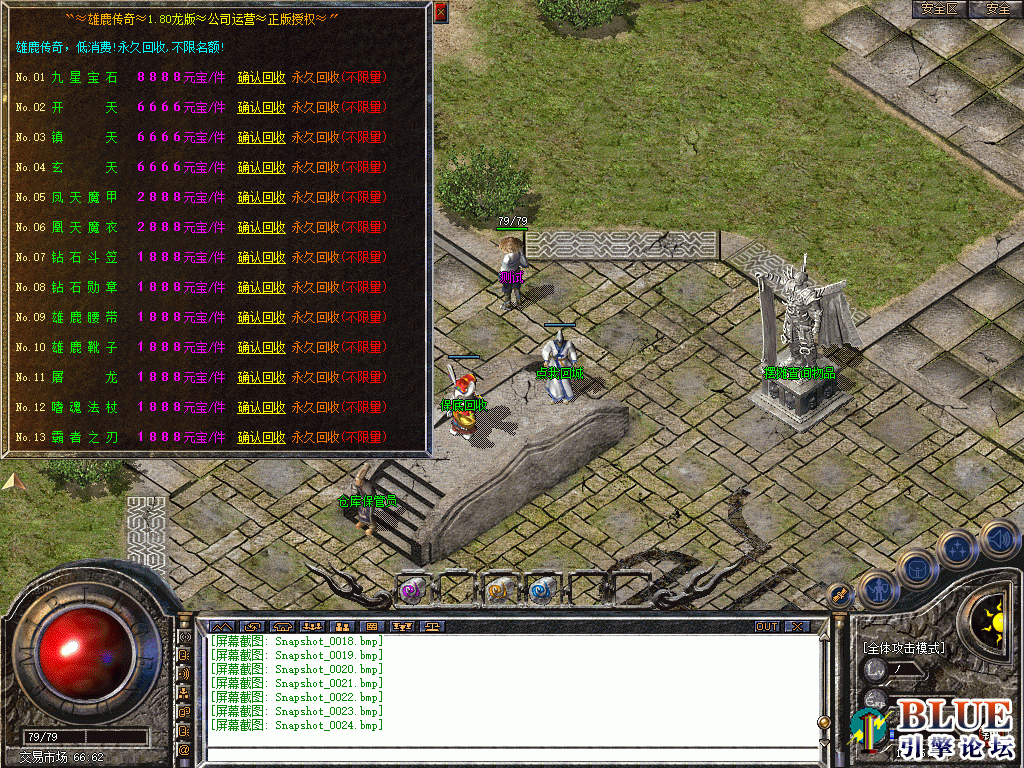Click the OUT button above the chat
The height and width of the screenshot is (768, 1024).
tap(766, 626)
